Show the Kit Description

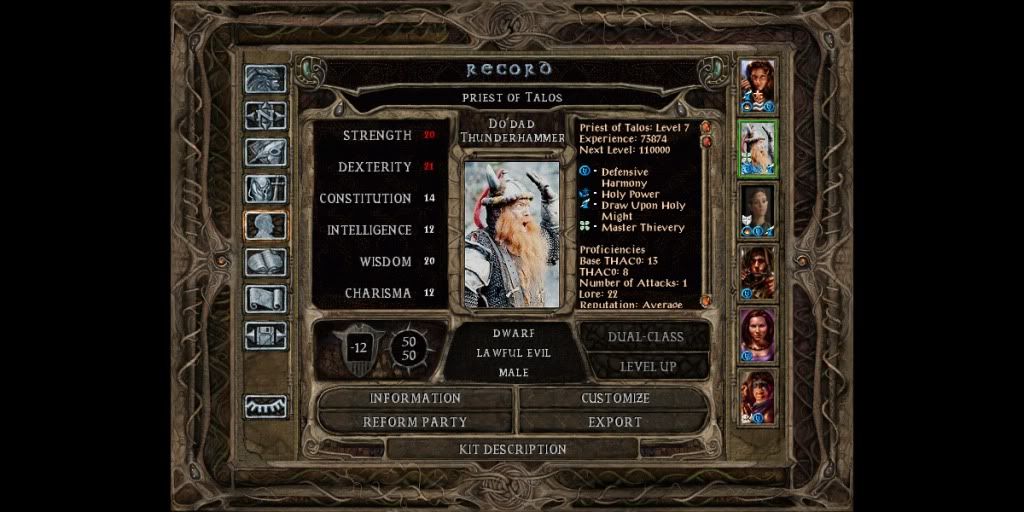tap(512, 449)
